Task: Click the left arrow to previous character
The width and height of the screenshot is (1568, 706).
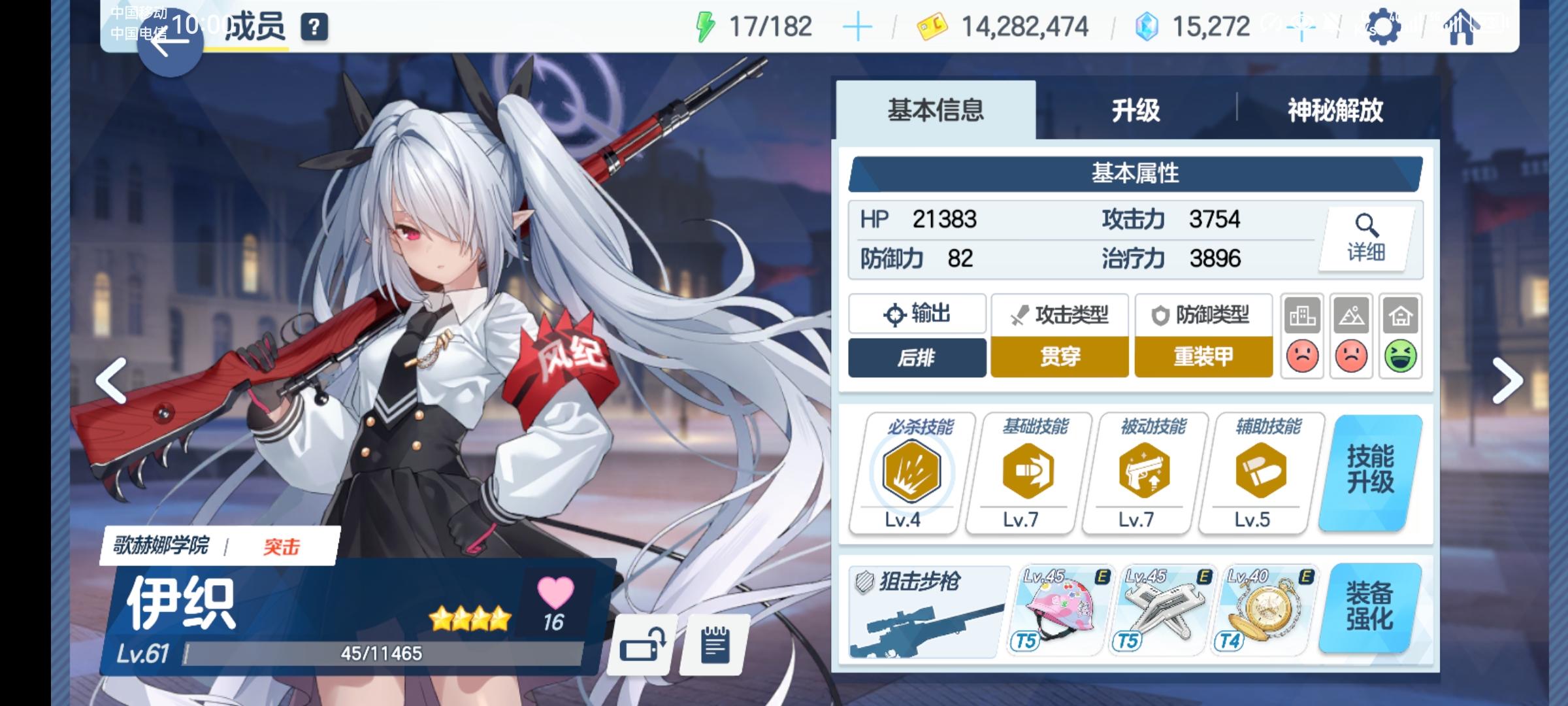Action: 112,379
